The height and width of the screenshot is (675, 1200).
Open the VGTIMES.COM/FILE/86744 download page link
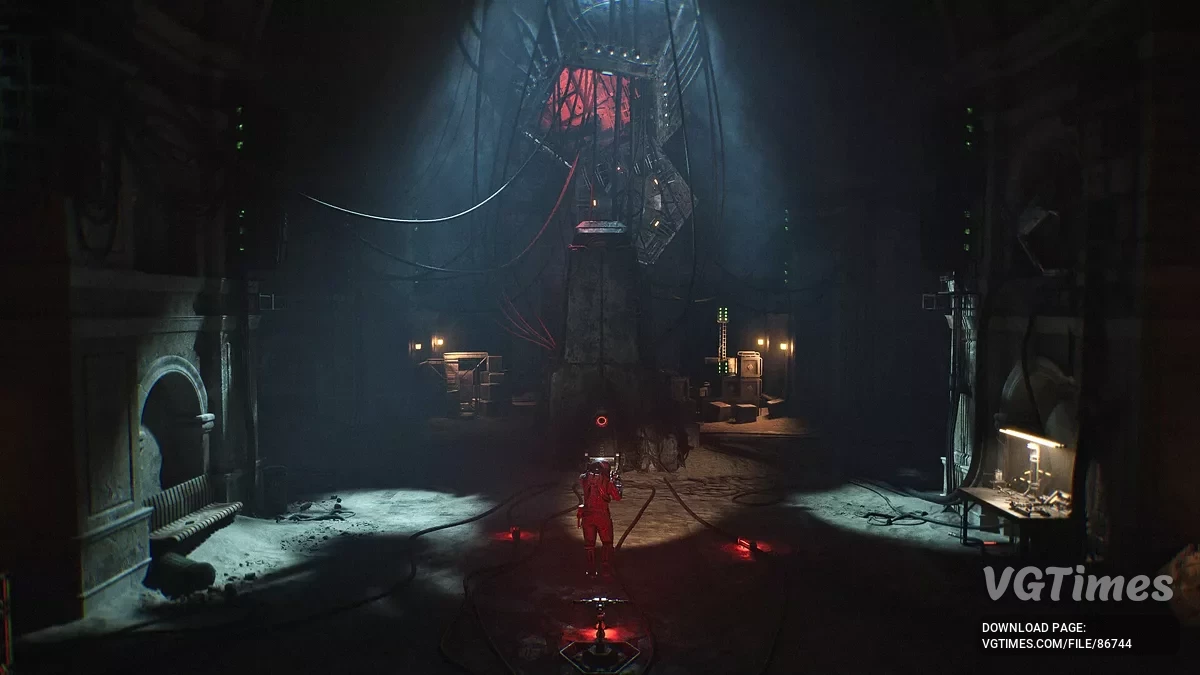pos(1056,644)
